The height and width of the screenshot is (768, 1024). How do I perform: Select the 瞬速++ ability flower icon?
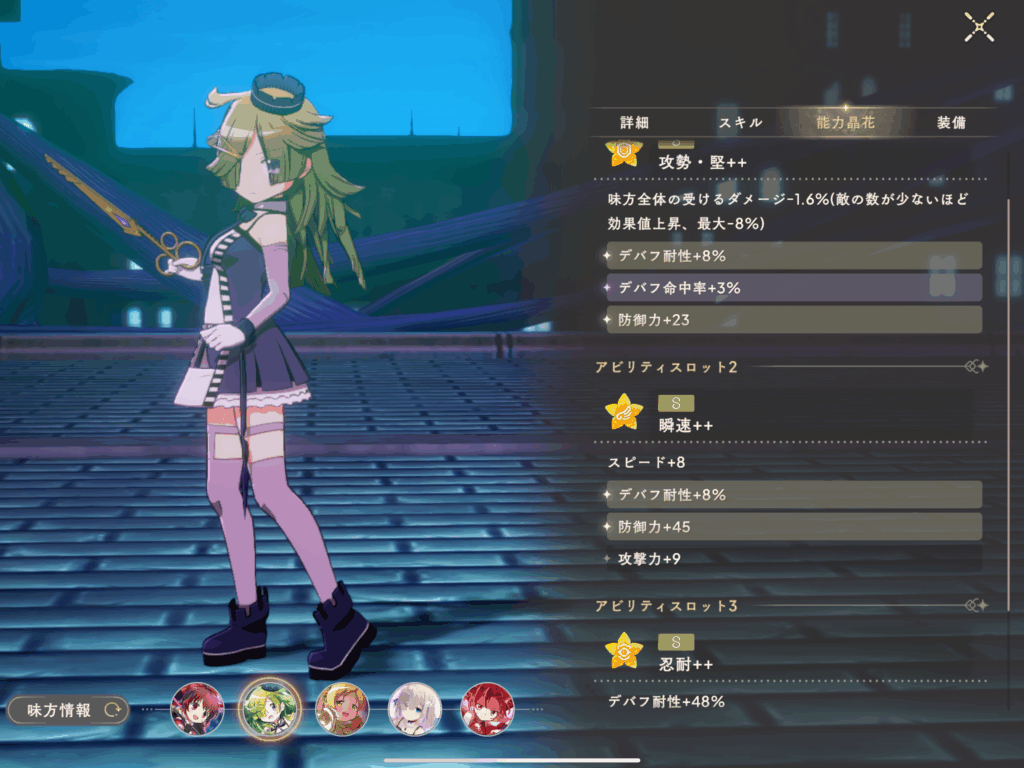click(624, 411)
